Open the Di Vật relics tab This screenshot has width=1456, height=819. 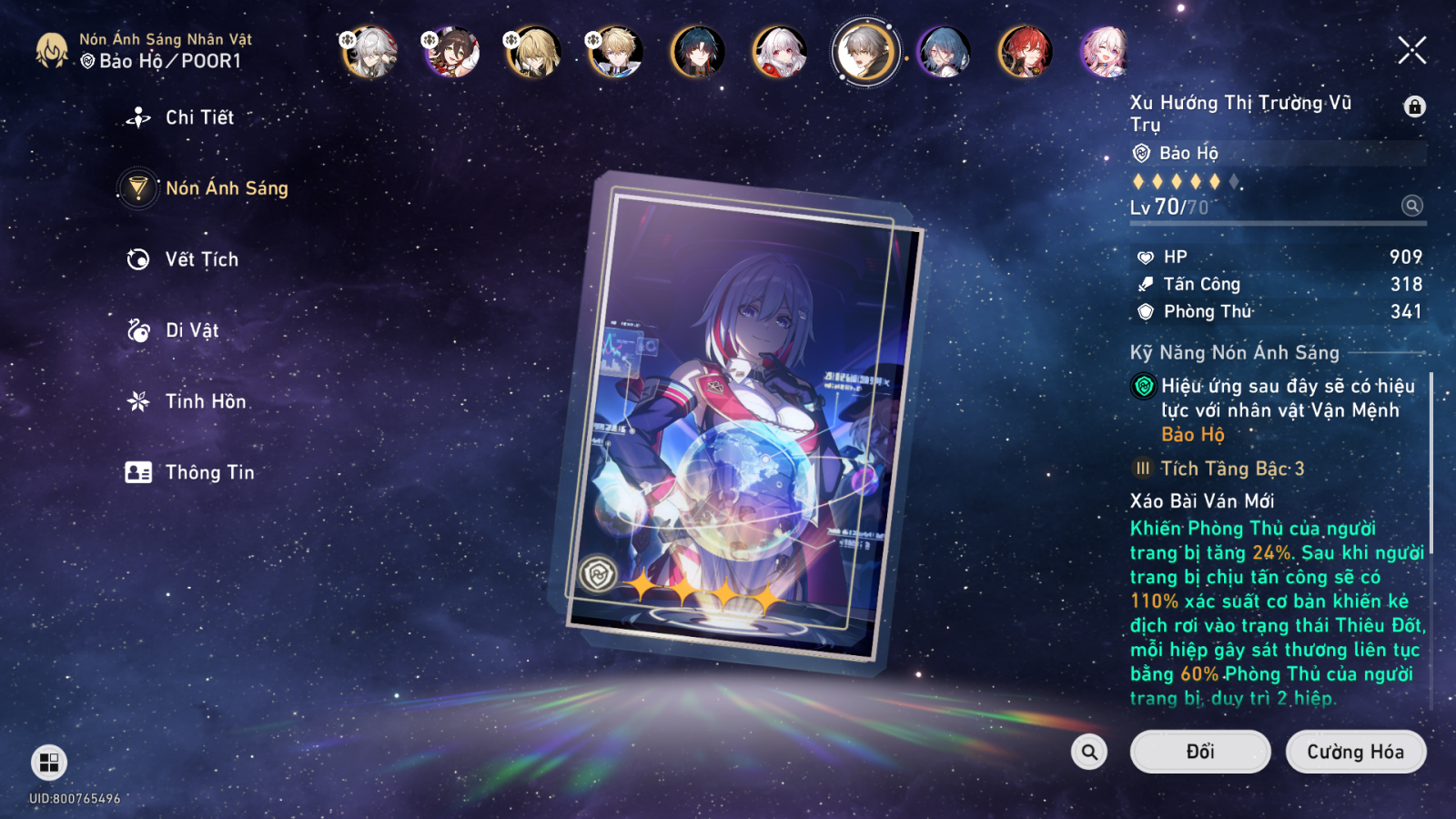coord(191,330)
